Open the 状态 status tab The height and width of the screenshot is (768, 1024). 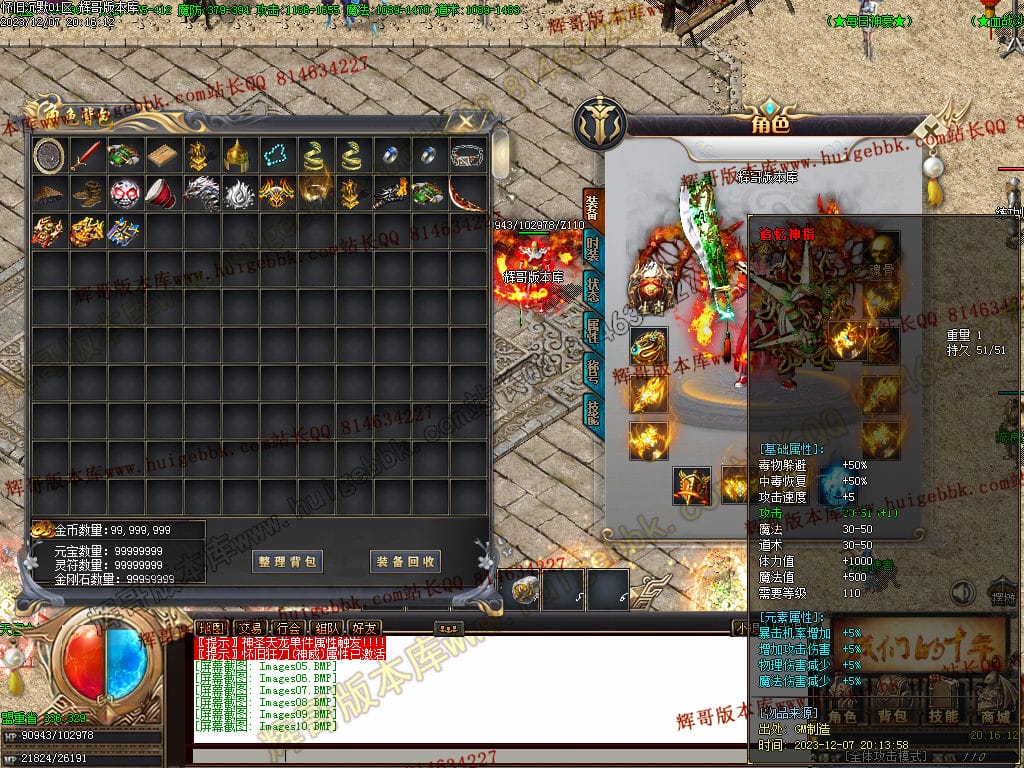click(x=593, y=289)
